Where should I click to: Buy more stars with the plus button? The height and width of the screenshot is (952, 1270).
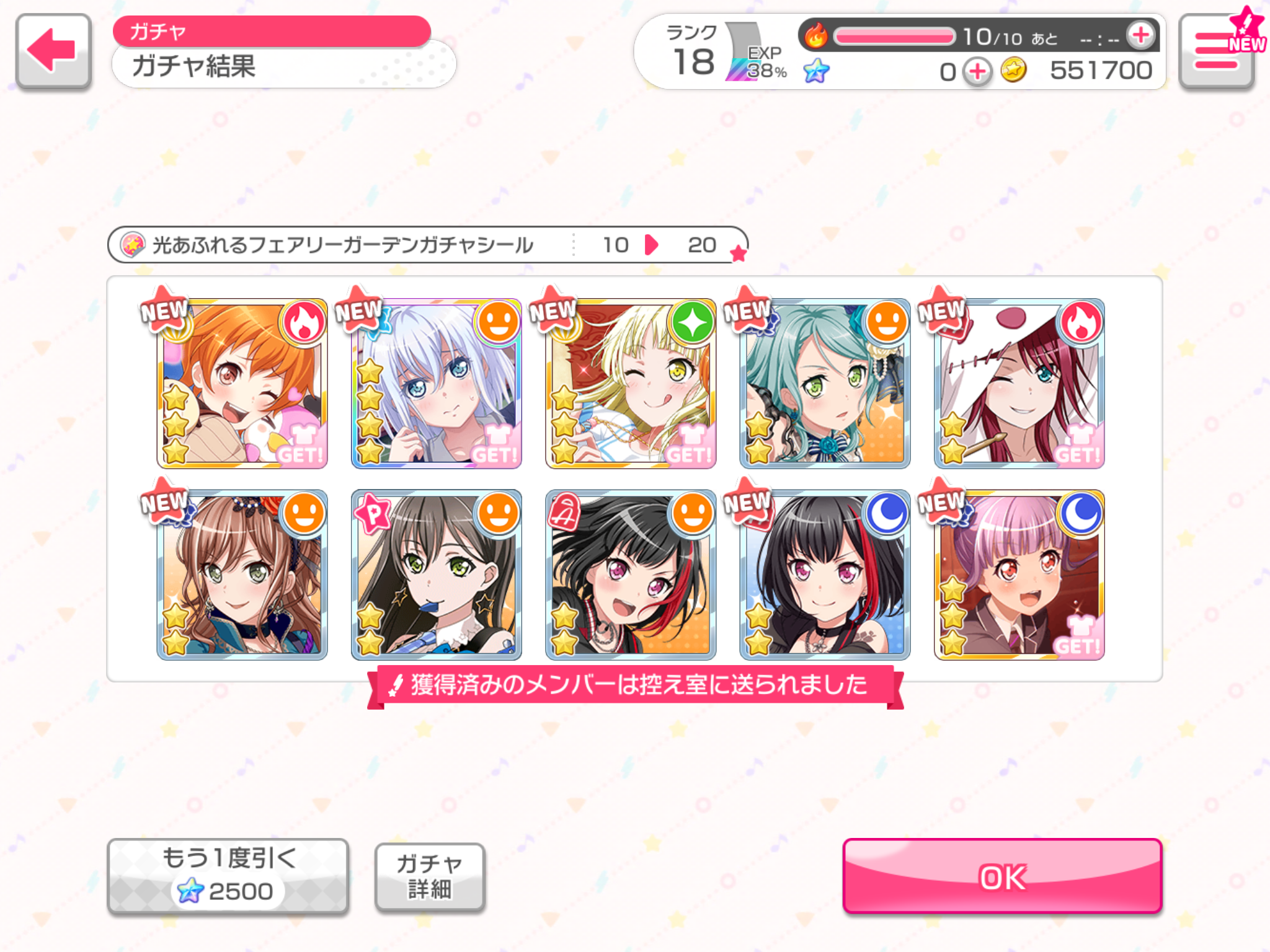(x=977, y=71)
